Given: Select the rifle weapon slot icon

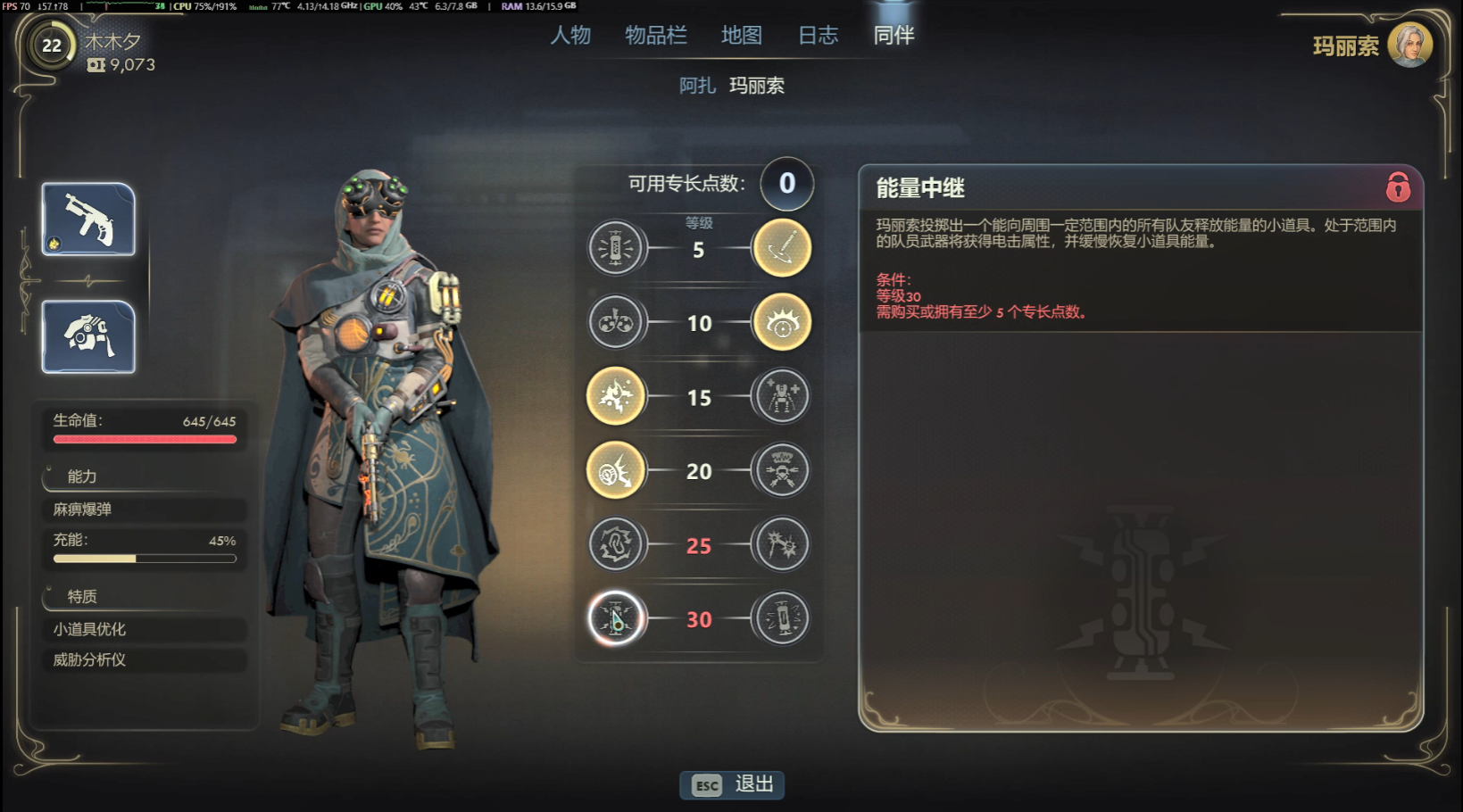Looking at the screenshot, I should tap(87, 219).
